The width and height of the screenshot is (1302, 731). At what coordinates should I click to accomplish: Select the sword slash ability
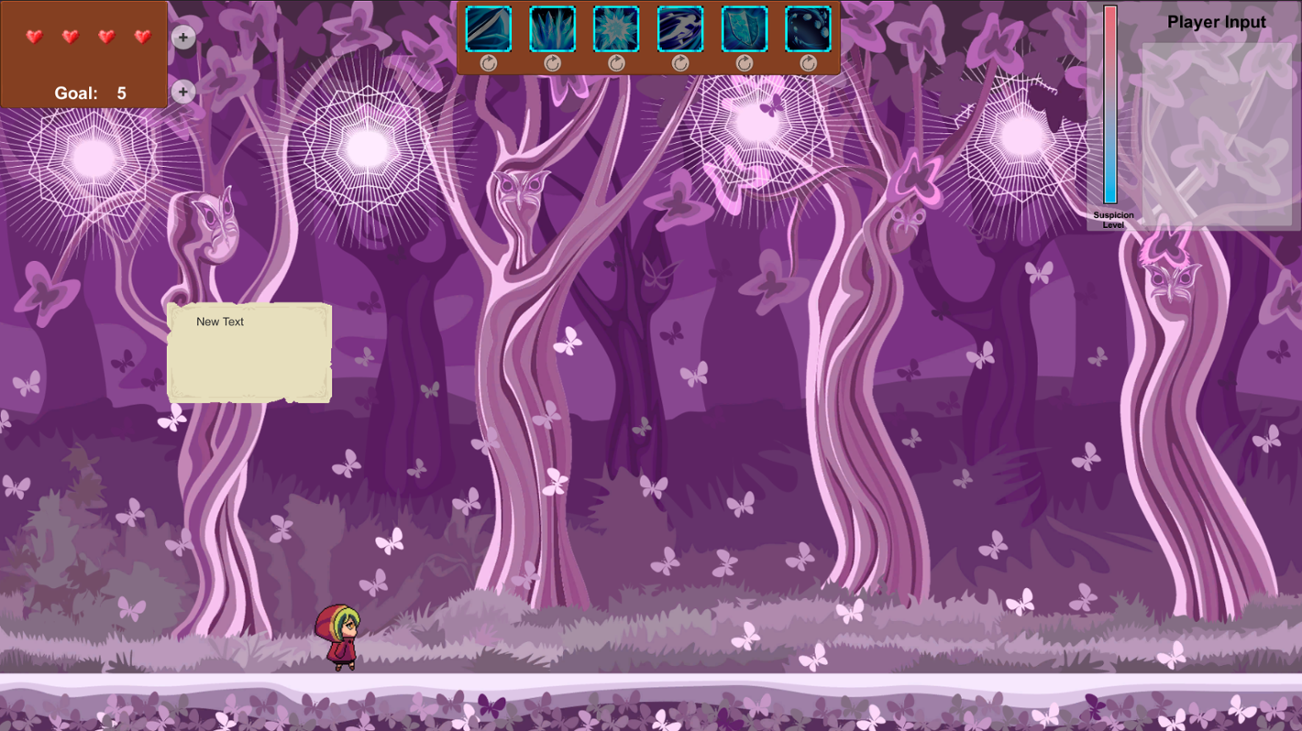coord(486,30)
